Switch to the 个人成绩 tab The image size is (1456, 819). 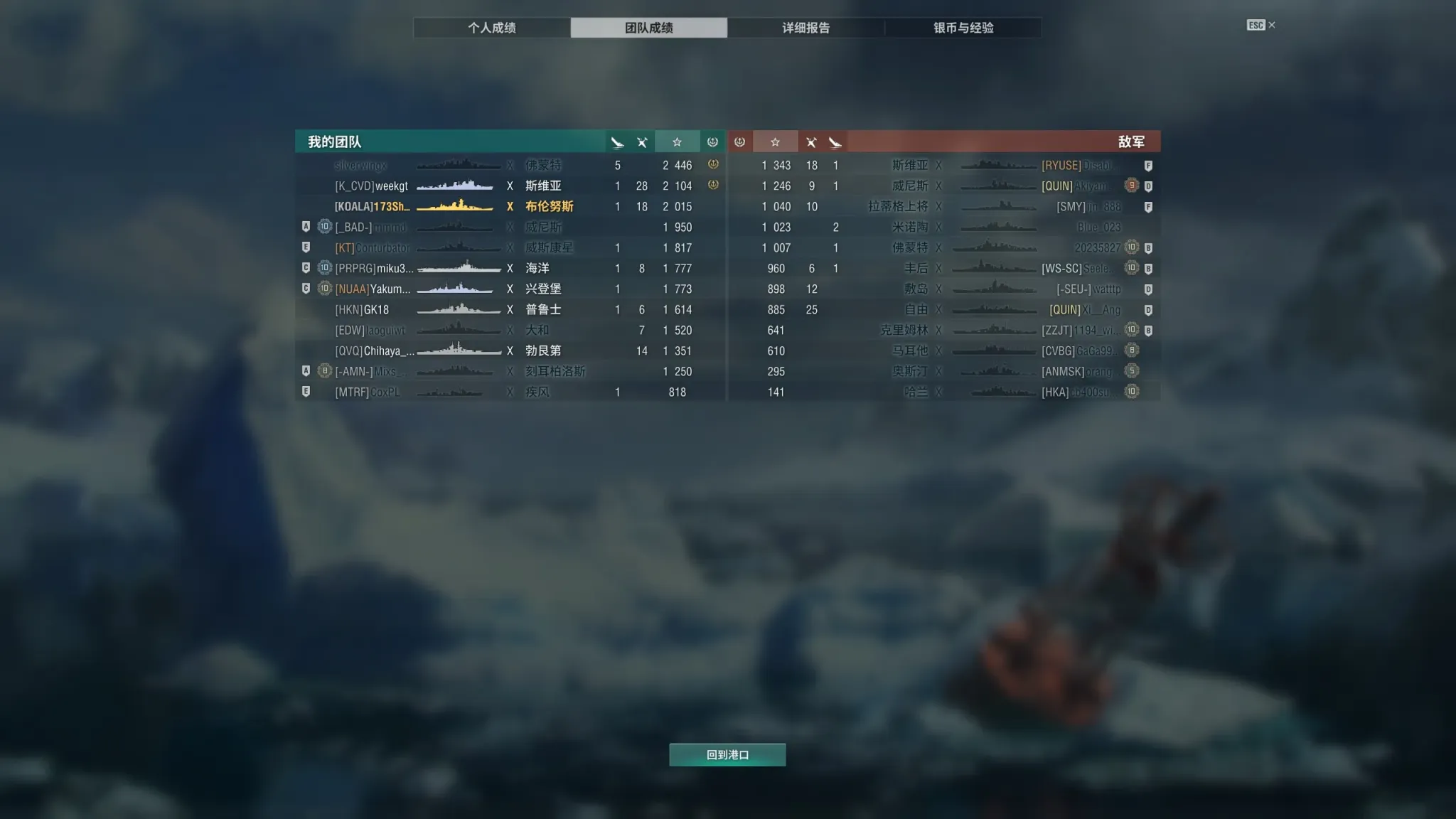pos(491,28)
